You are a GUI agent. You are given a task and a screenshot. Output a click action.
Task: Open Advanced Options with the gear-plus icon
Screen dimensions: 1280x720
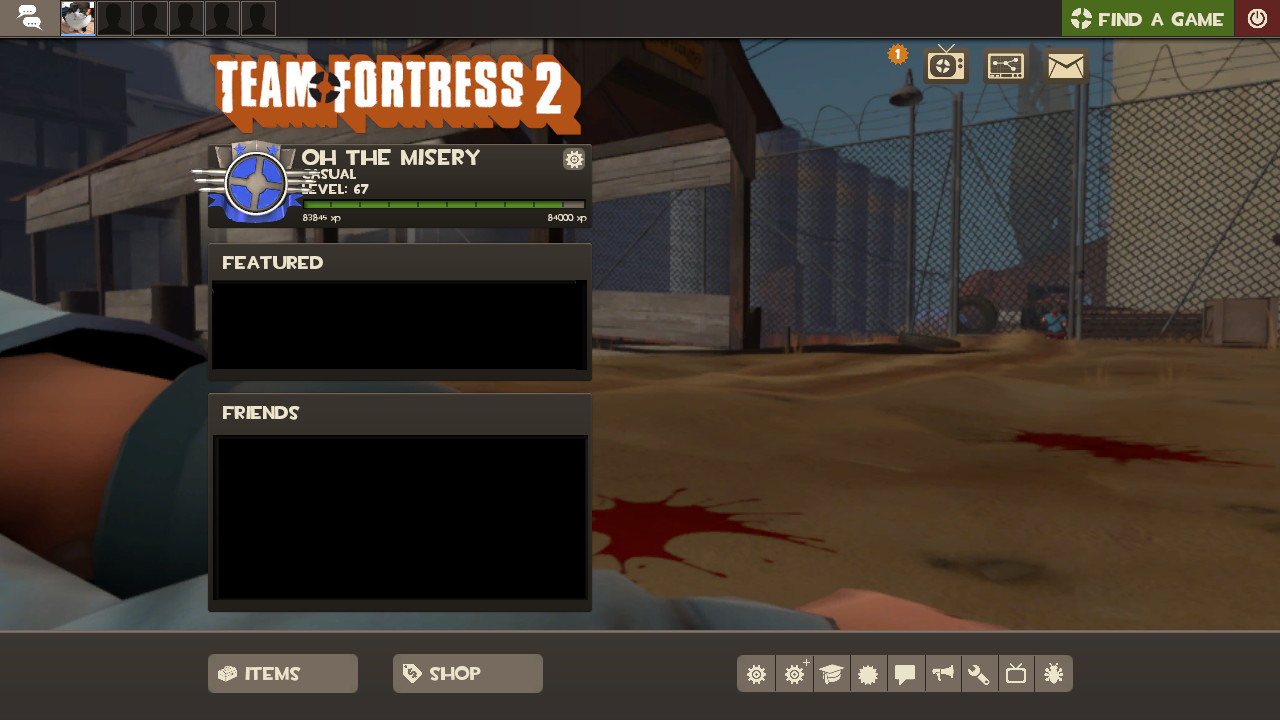(794, 673)
